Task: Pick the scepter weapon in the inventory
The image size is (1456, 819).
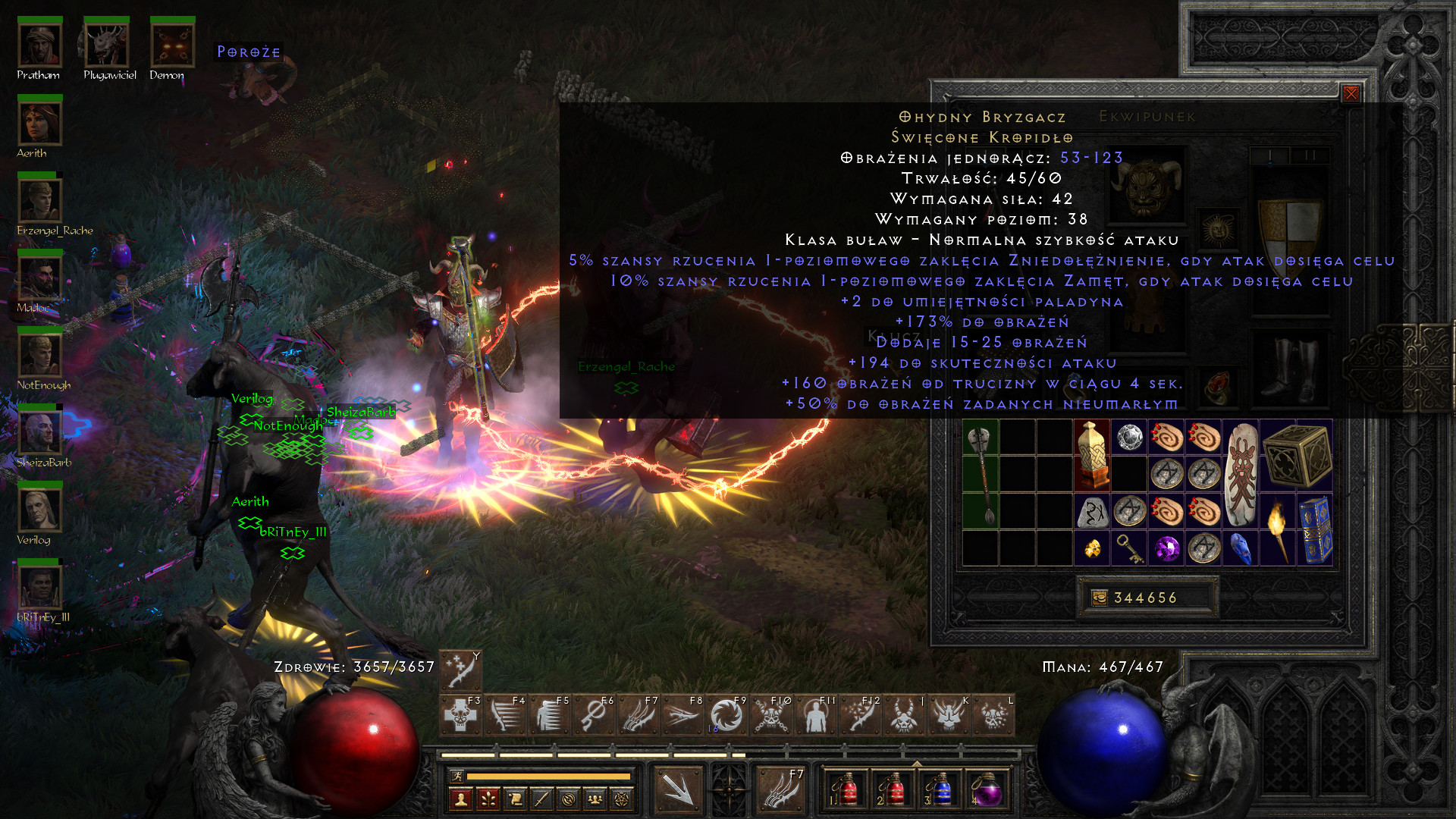Action: pos(981,475)
